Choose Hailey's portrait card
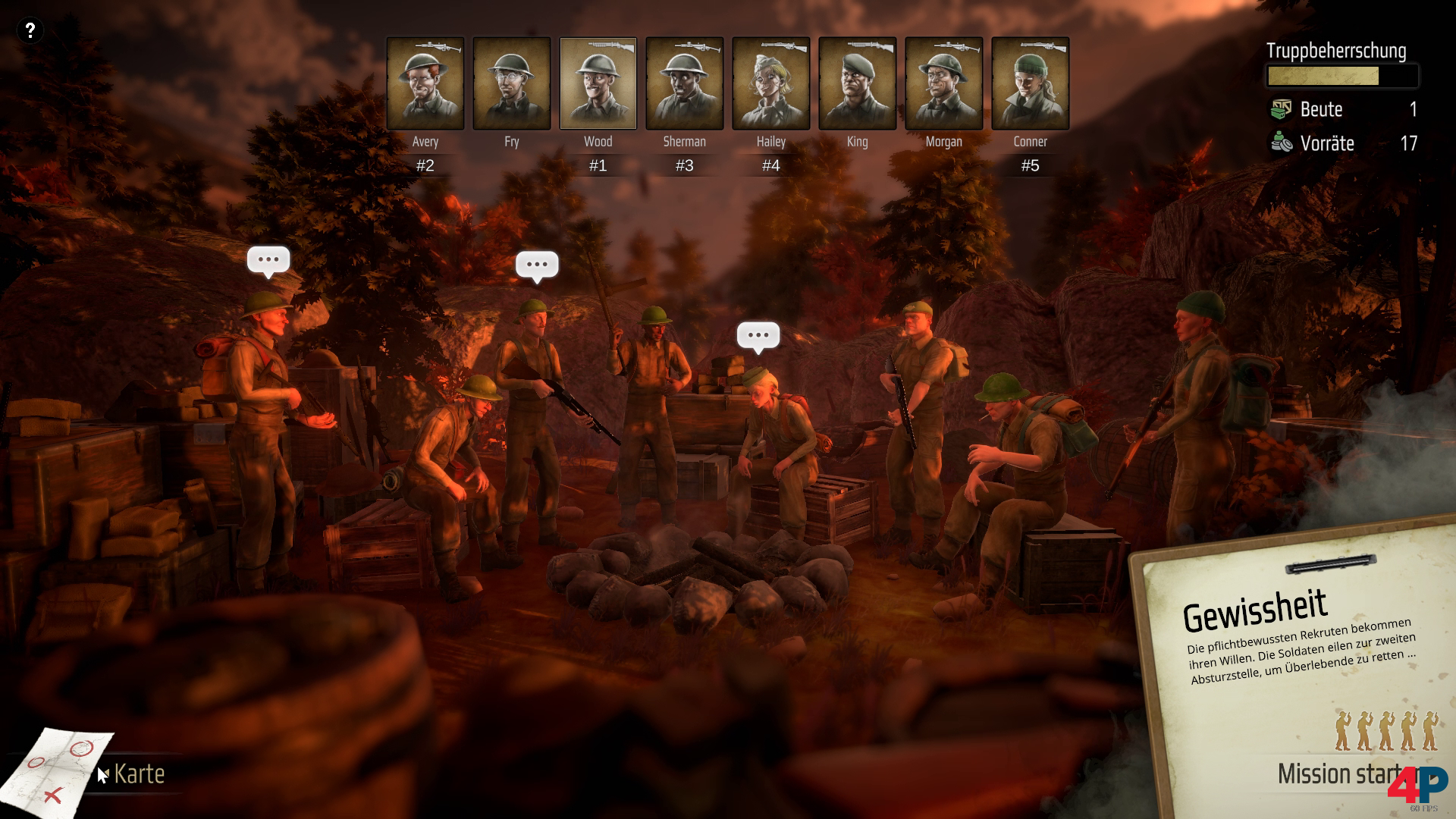 [771, 83]
